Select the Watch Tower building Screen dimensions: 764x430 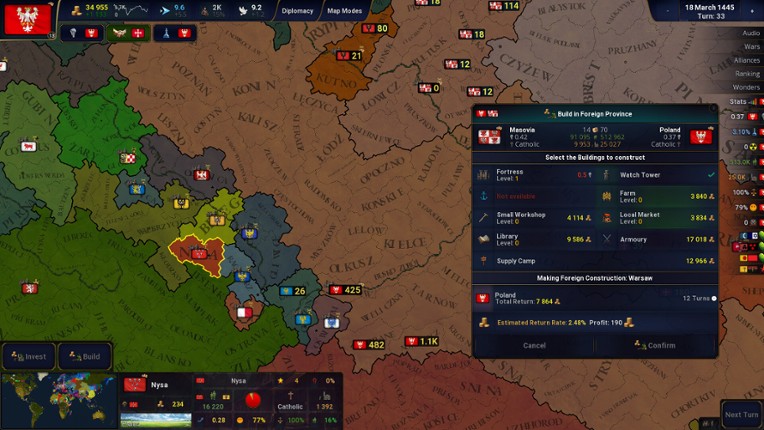pyautogui.click(x=656, y=174)
